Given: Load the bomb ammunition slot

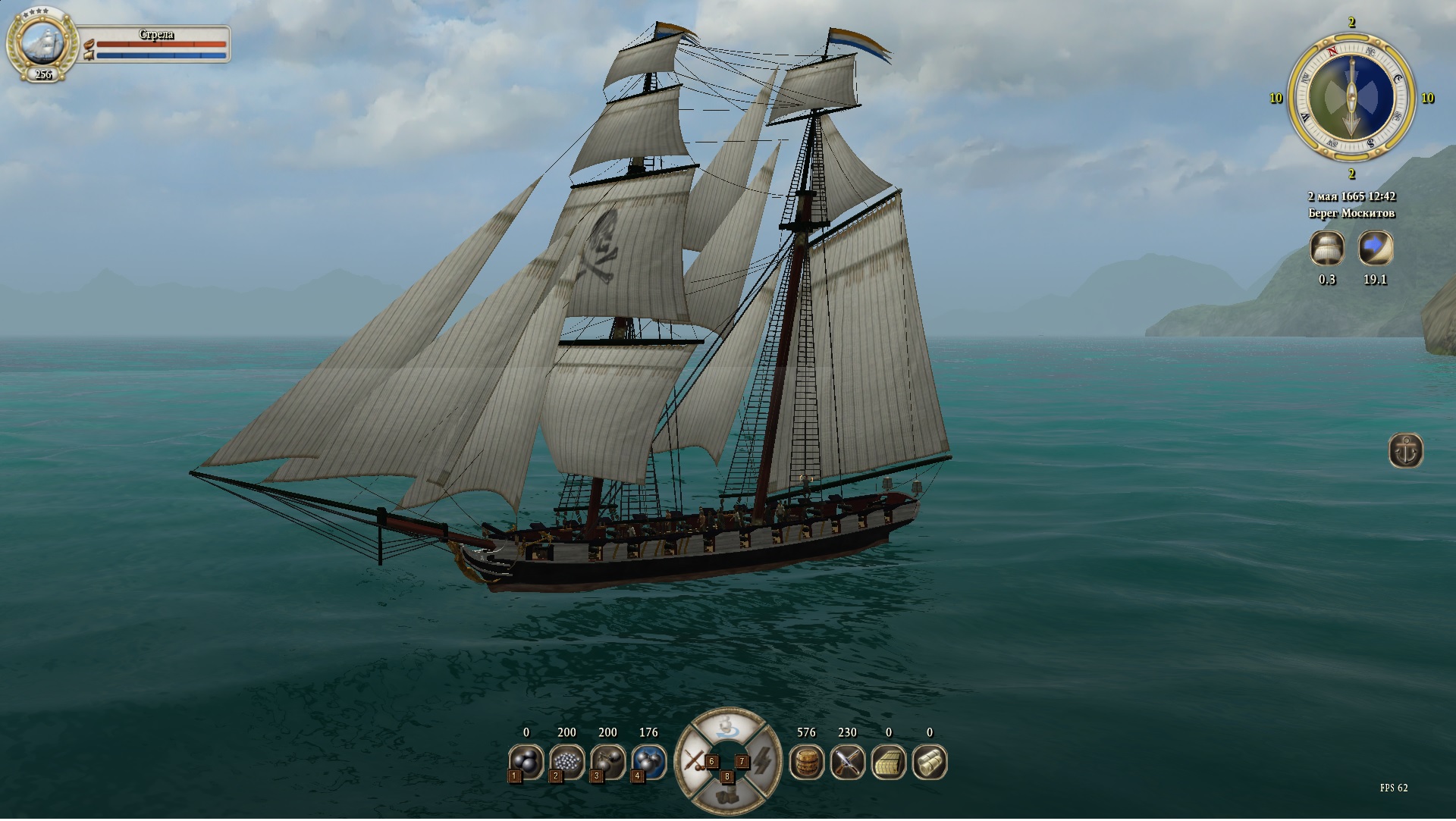Looking at the screenshot, I should [648, 761].
